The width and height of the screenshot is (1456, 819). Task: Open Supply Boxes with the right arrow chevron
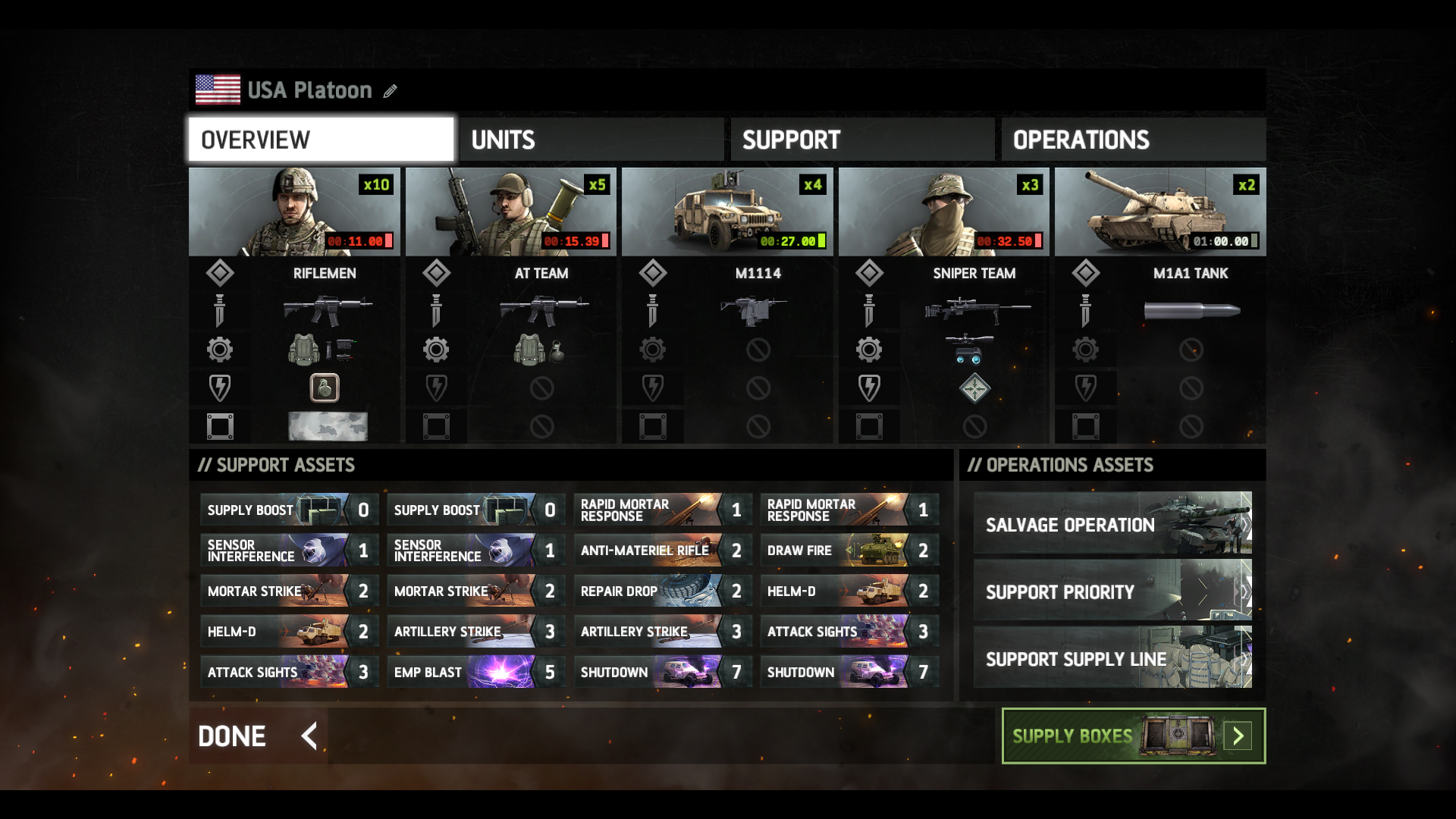[x=1239, y=736]
